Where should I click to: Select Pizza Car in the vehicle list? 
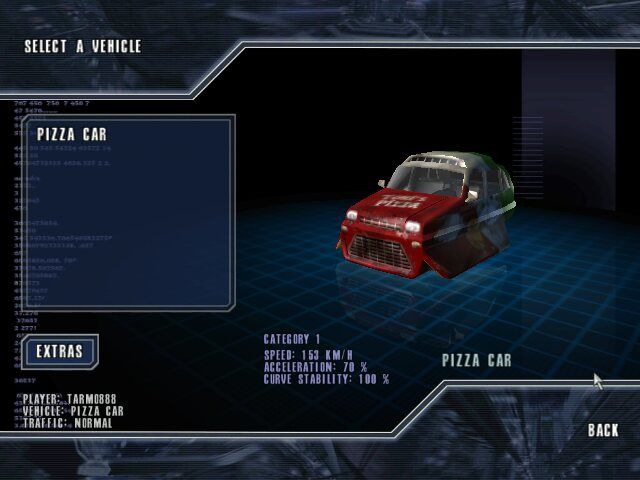click(72, 134)
